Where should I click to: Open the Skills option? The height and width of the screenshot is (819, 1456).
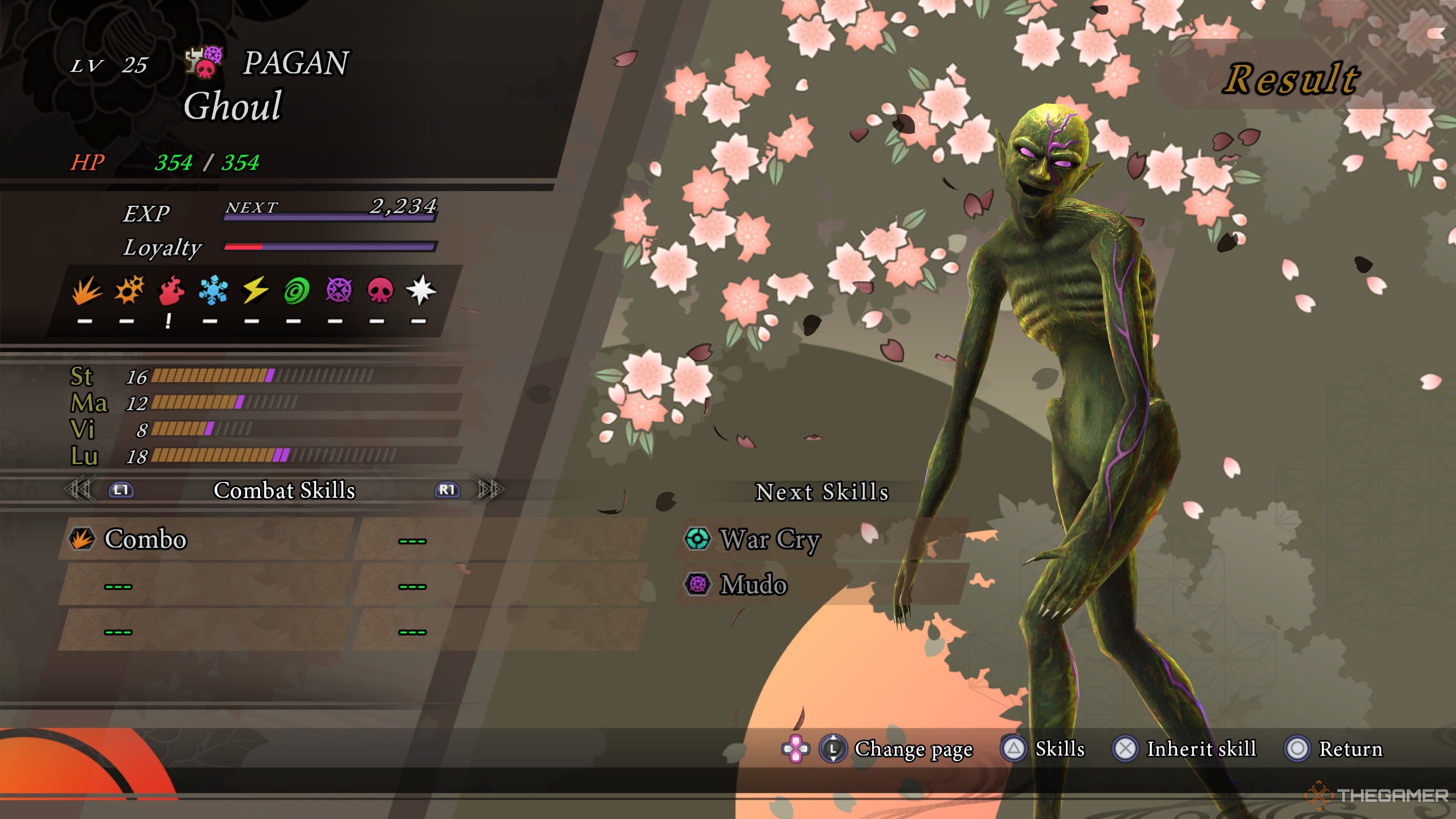(x=1059, y=749)
